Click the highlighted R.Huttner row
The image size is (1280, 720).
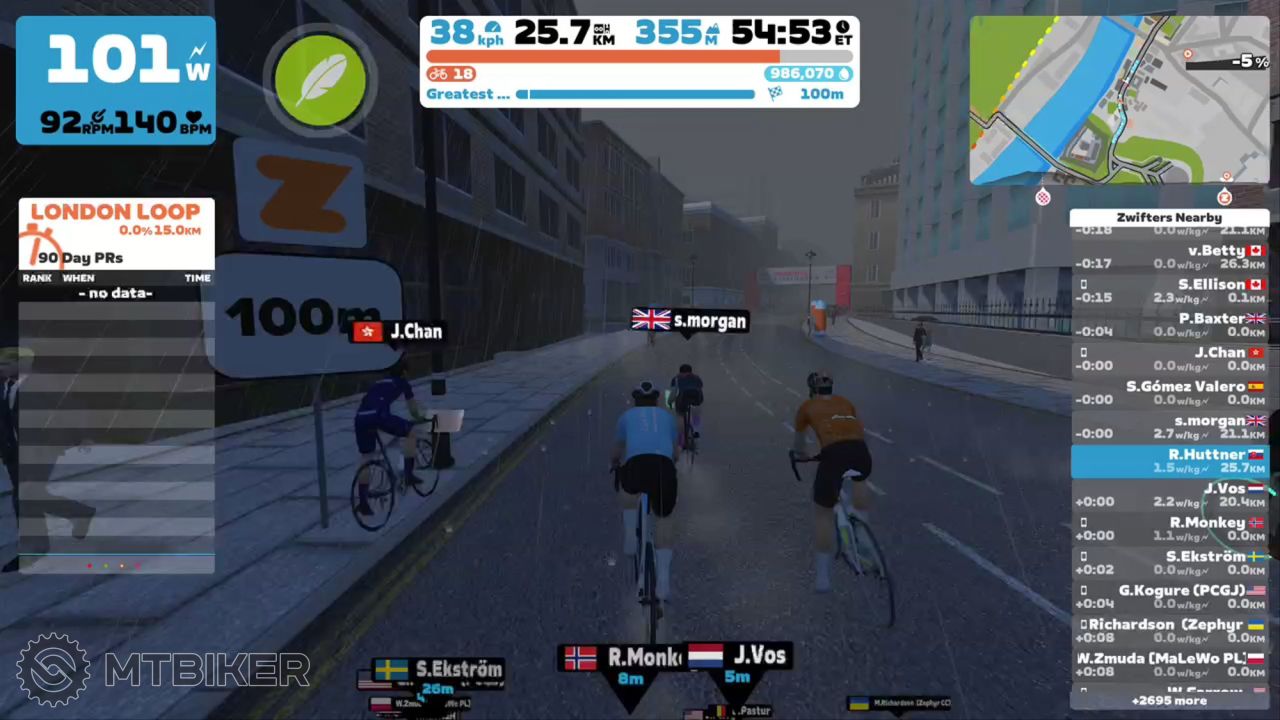click(1169, 461)
